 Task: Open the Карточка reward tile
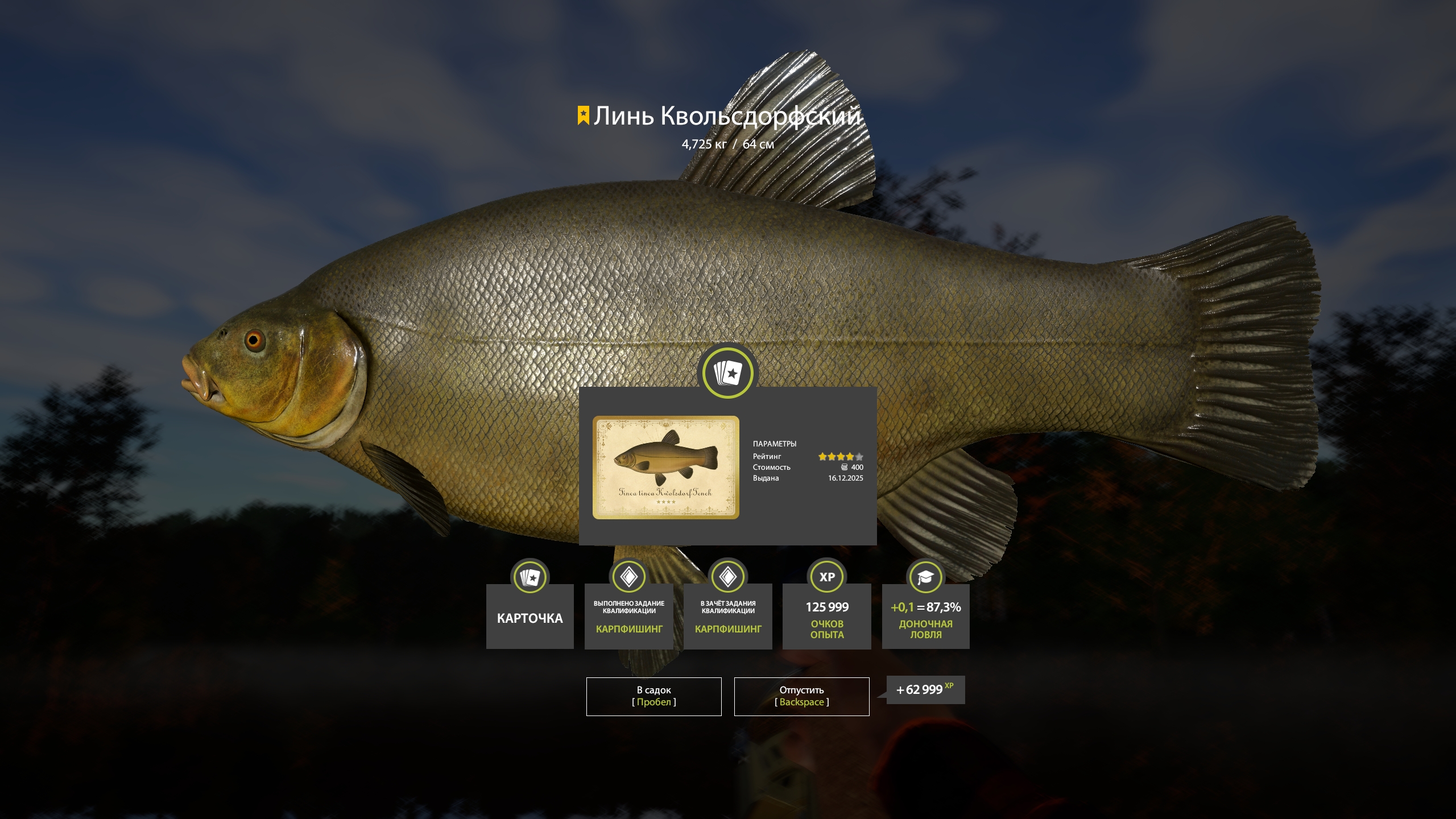(x=530, y=617)
